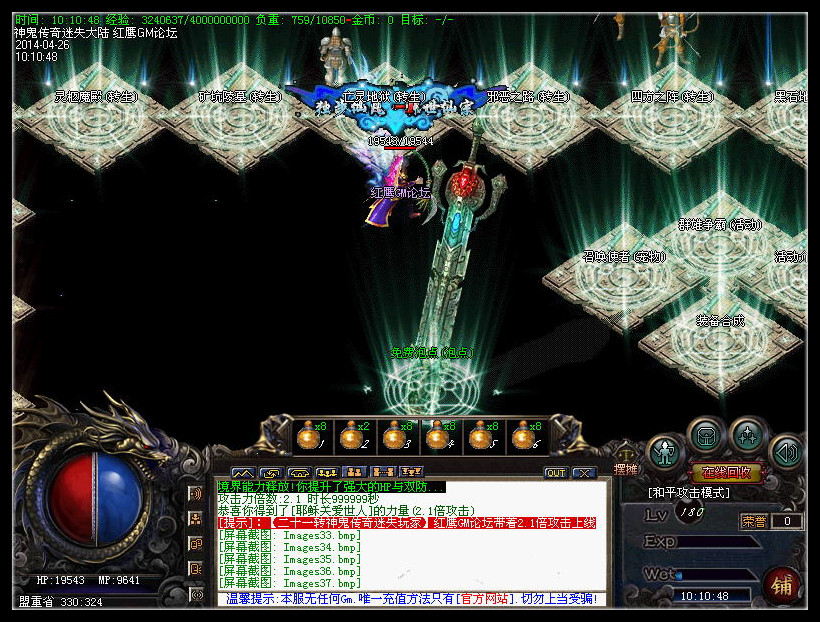The height and width of the screenshot is (622, 820).
Task: Click the 荣誉 honor label button
Action: tap(753, 521)
